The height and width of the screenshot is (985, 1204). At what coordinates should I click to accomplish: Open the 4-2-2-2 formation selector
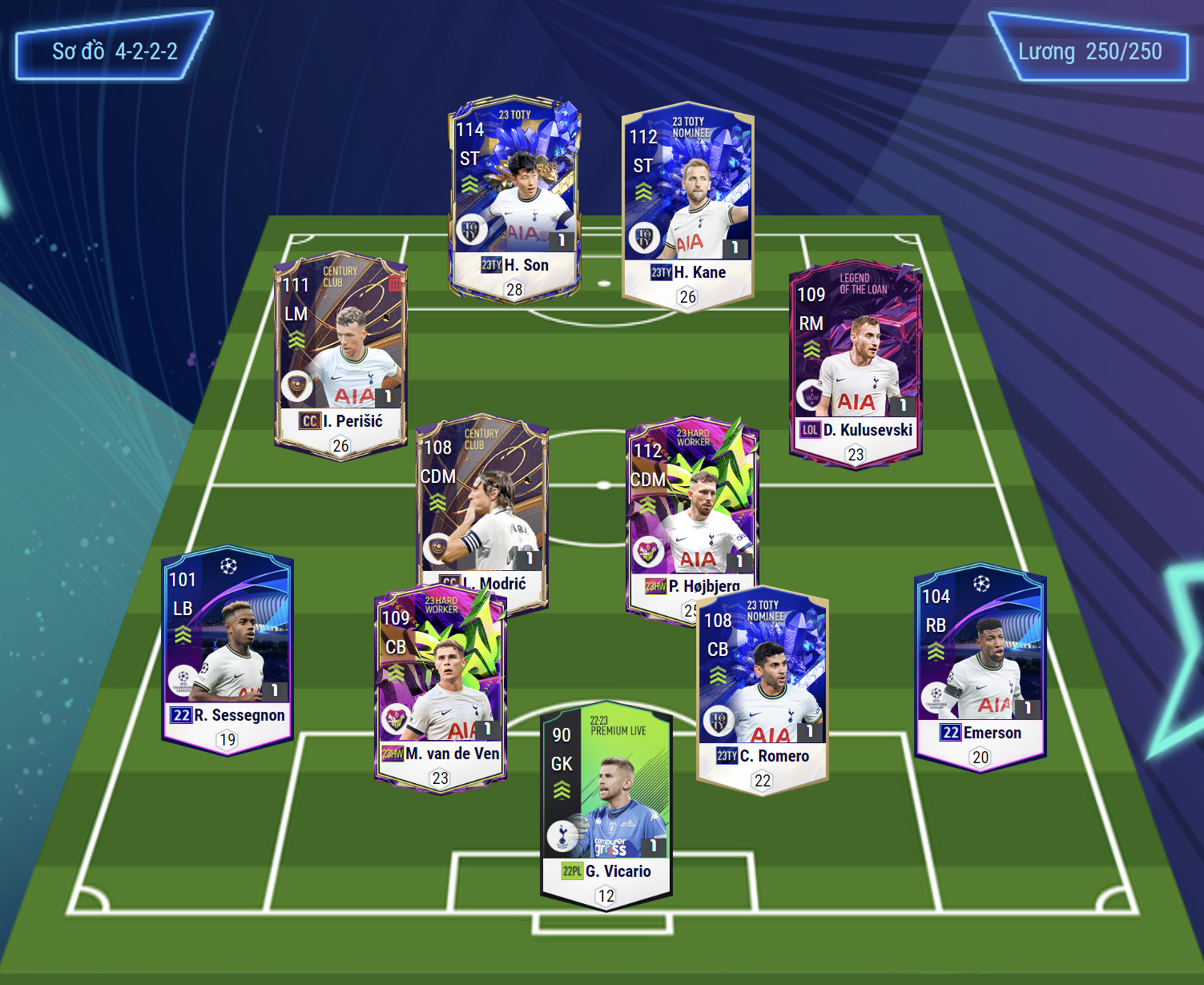pyautogui.click(x=115, y=51)
